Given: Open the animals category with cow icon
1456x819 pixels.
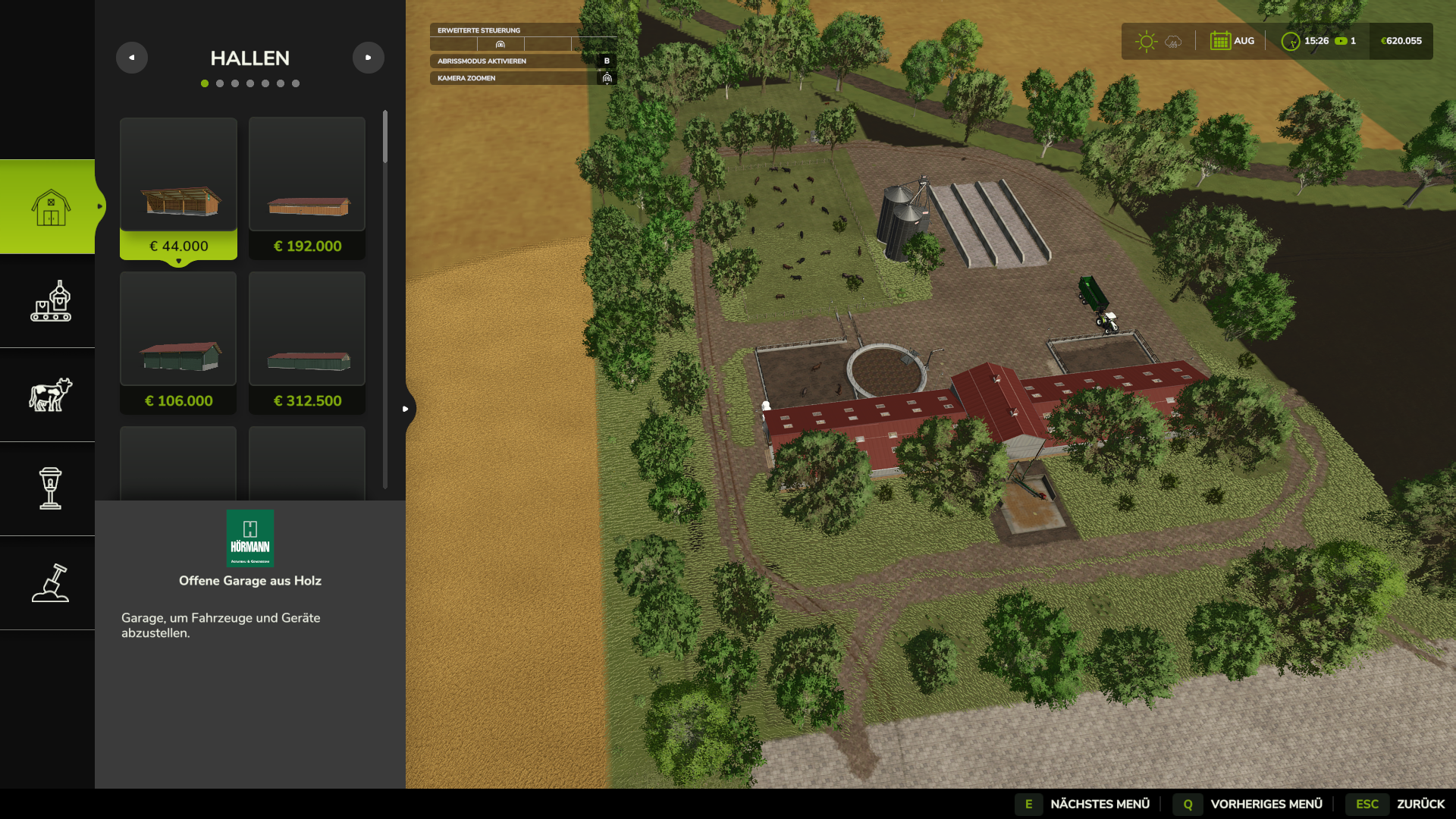Looking at the screenshot, I should tap(50, 395).
